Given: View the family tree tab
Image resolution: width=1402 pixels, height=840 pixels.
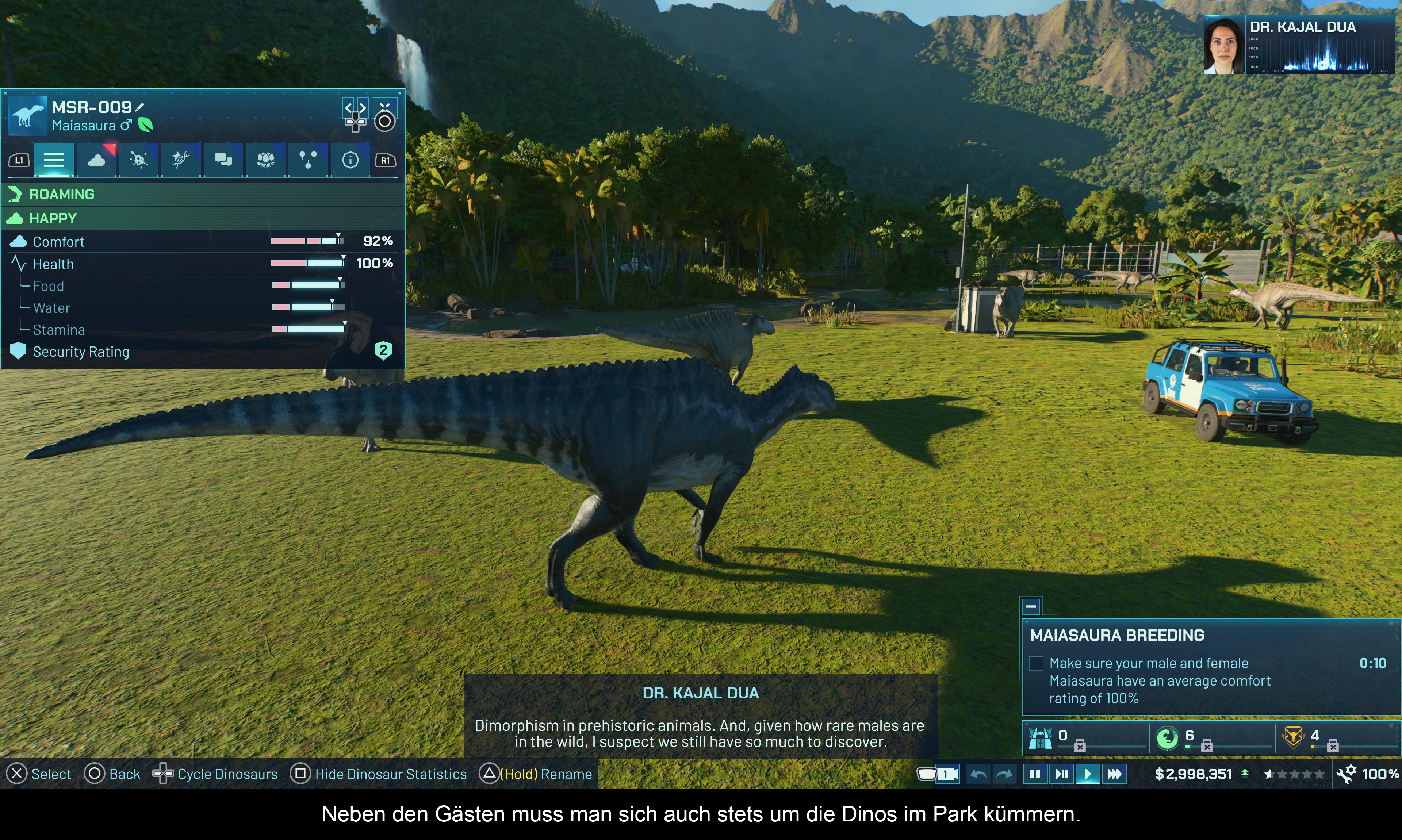Looking at the screenshot, I should pos(308,160).
